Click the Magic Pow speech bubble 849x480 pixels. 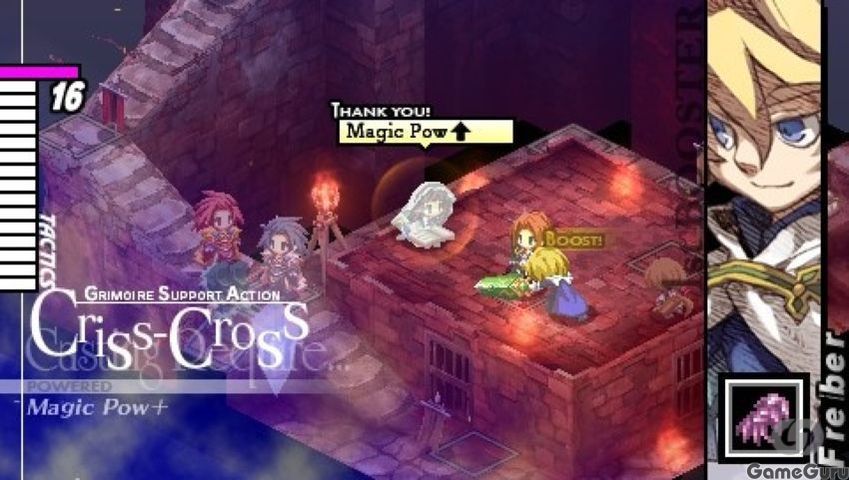click(426, 132)
